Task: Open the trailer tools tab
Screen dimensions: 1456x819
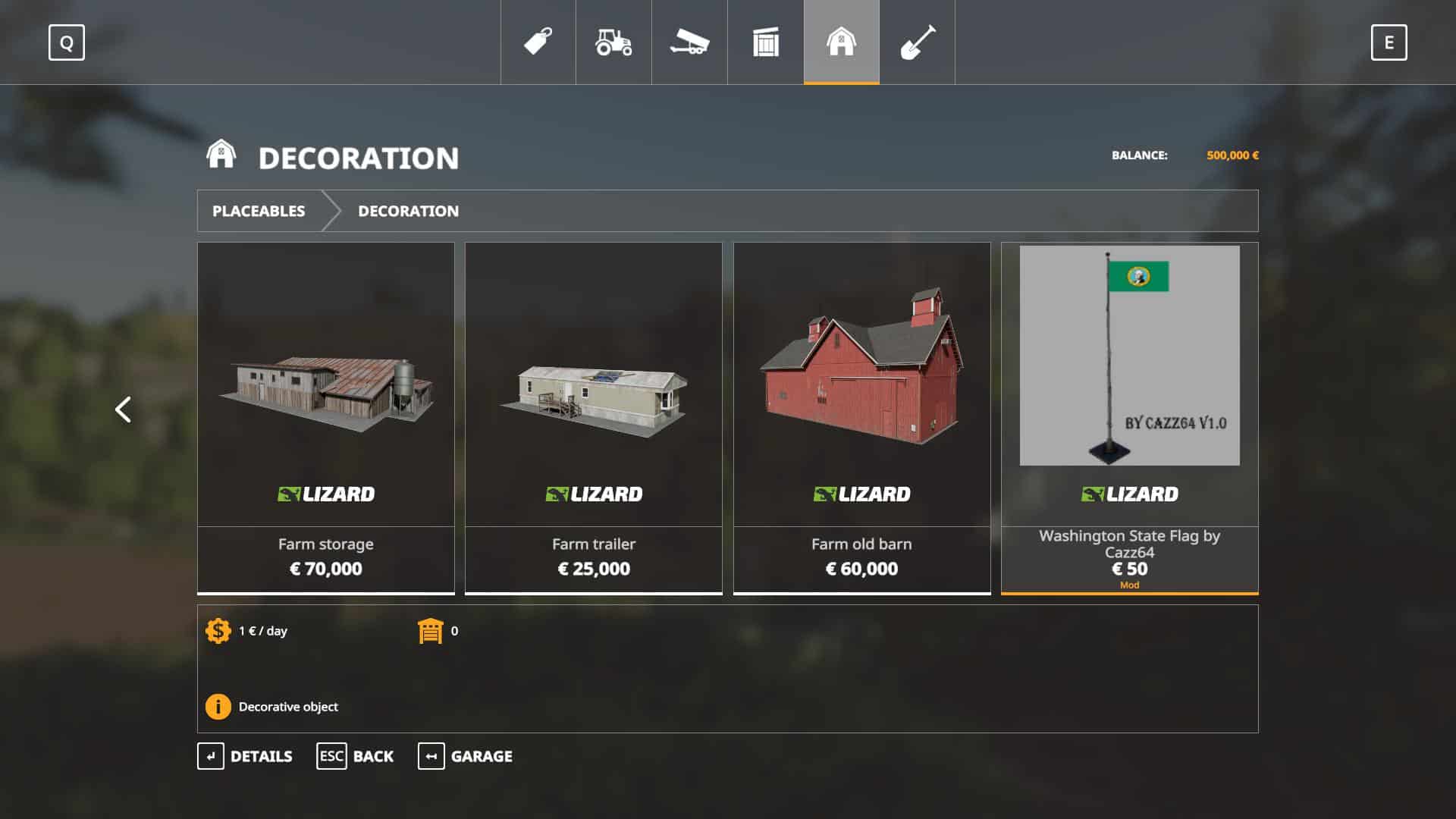Action: pos(689,42)
